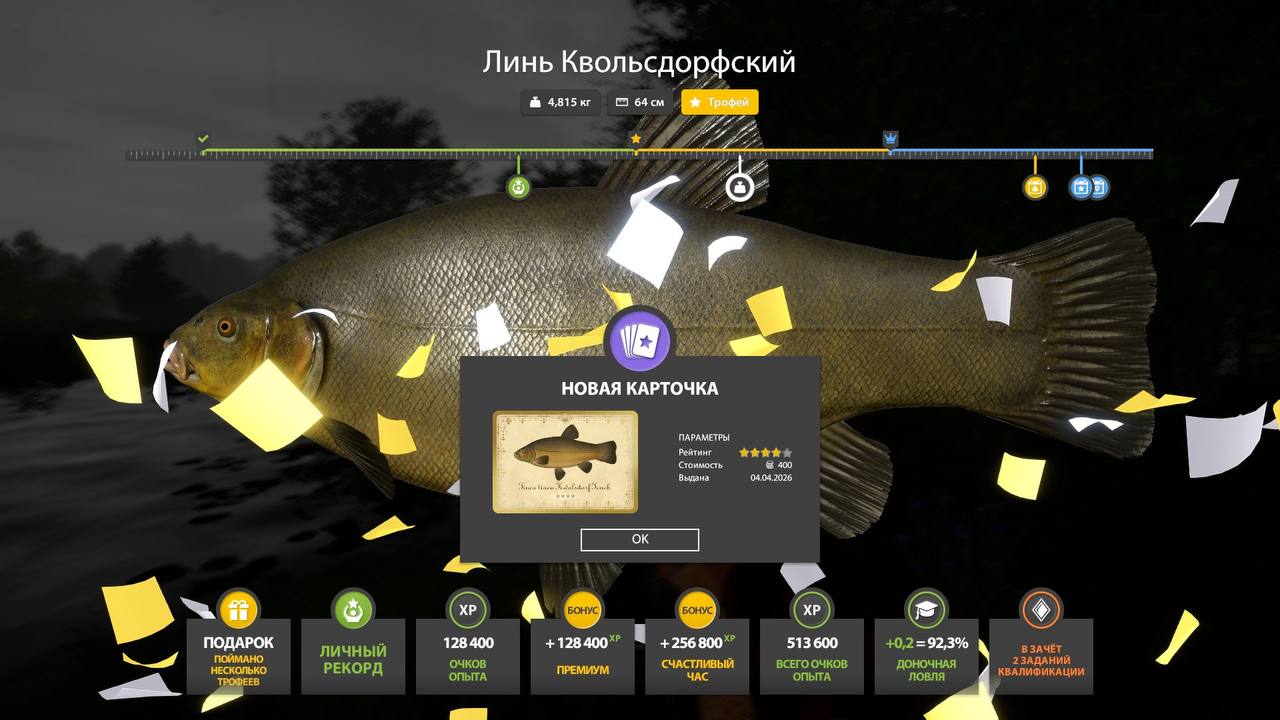The image size is (1280, 720).
Task: Click the yellow marker on the weight scale
Action: pyautogui.click(x=1035, y=187)
